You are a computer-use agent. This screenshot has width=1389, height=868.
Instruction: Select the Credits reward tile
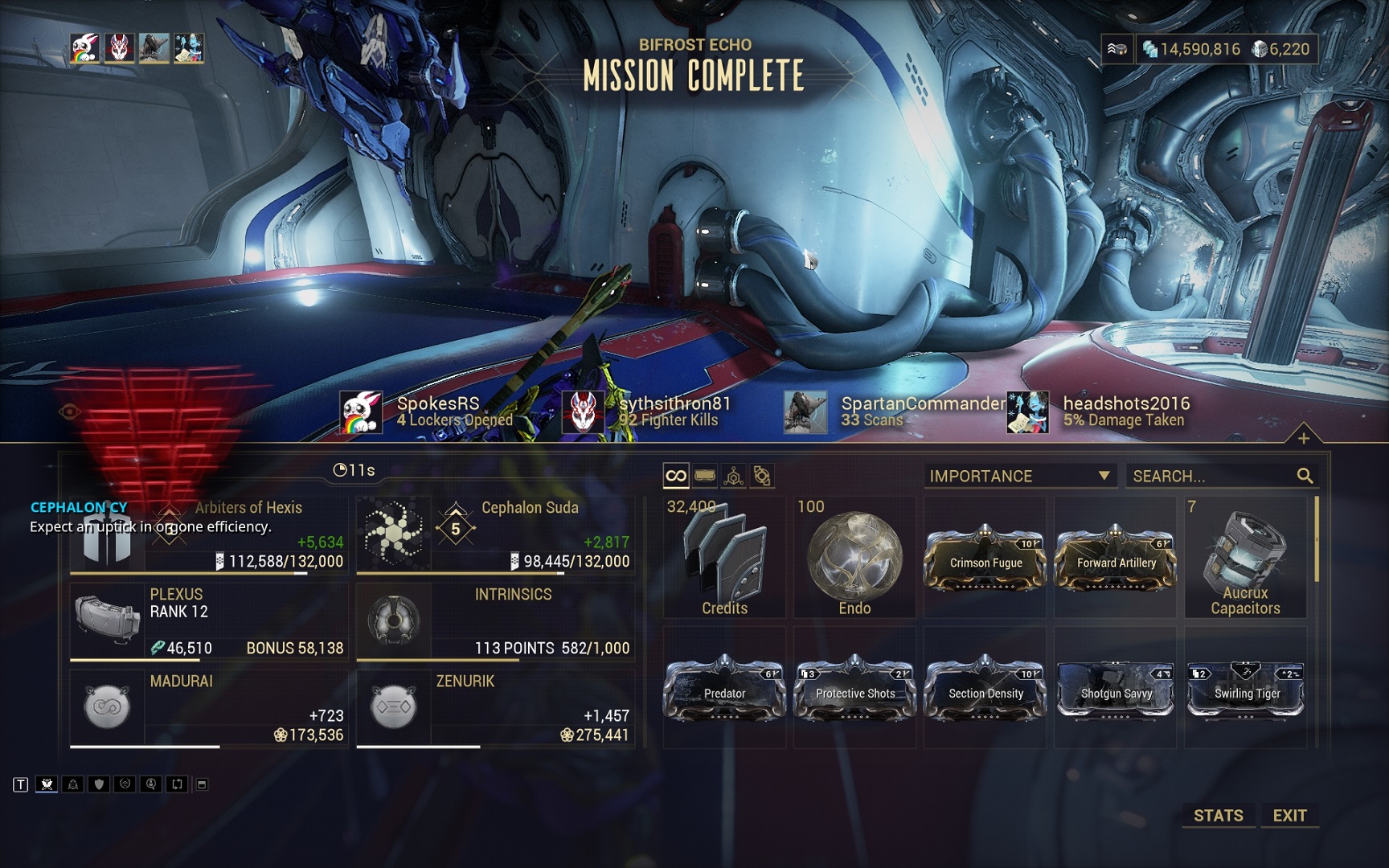[x=724, y=559]
